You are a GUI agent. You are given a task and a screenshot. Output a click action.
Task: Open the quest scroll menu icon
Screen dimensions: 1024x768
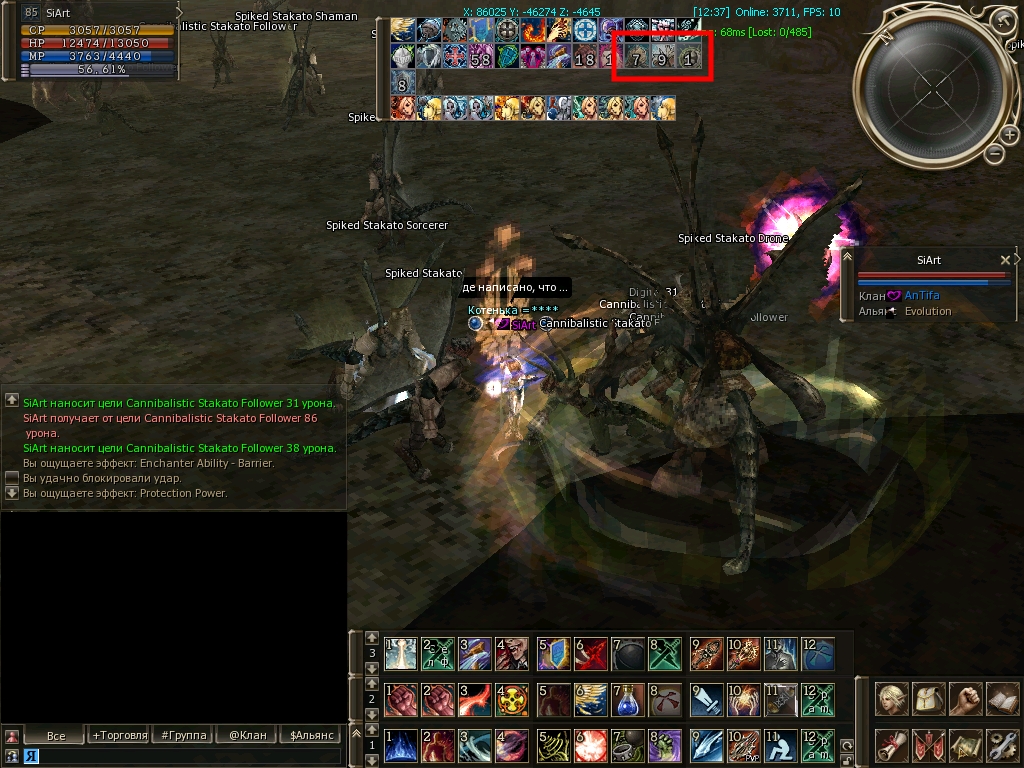(x=891, y=745)
